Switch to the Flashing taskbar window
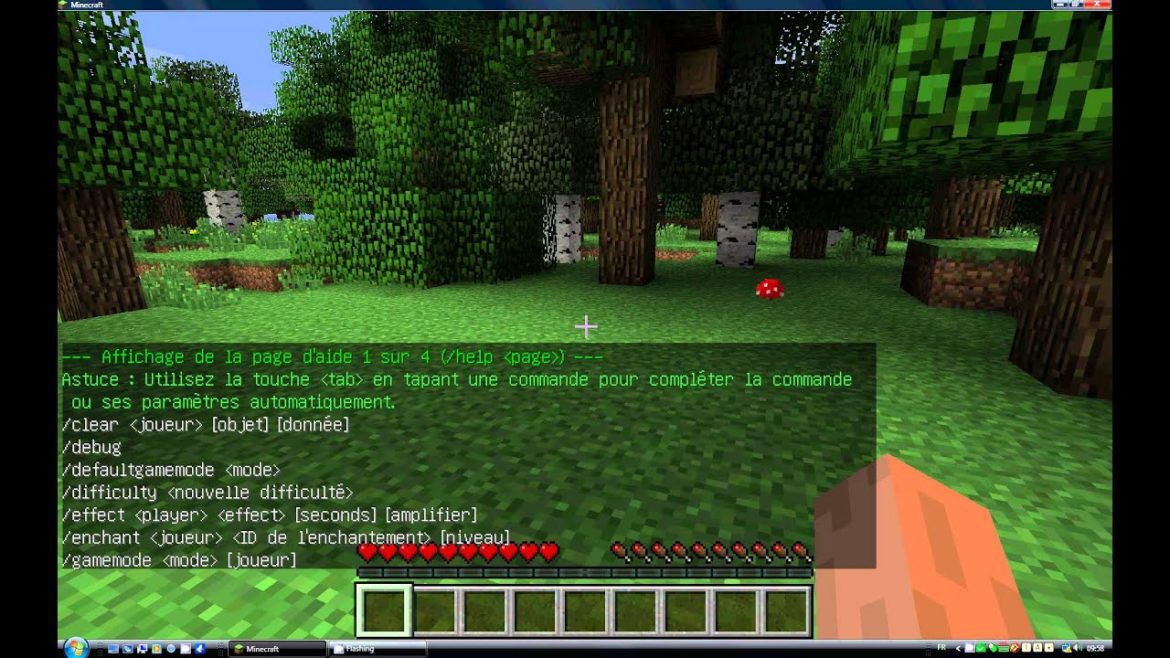Image resolution: width=1170 pixels, height=658 pixels. [x=377, y=649]
